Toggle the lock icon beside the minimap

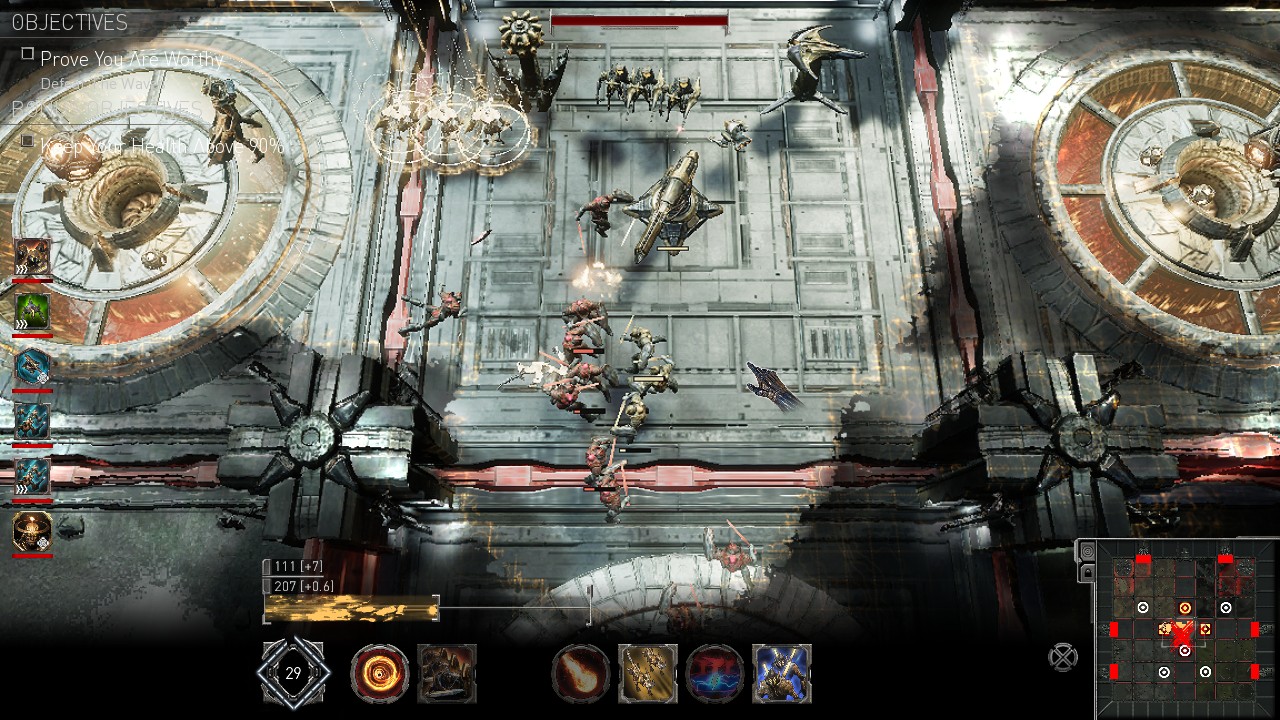click(x=1089, y=574)
